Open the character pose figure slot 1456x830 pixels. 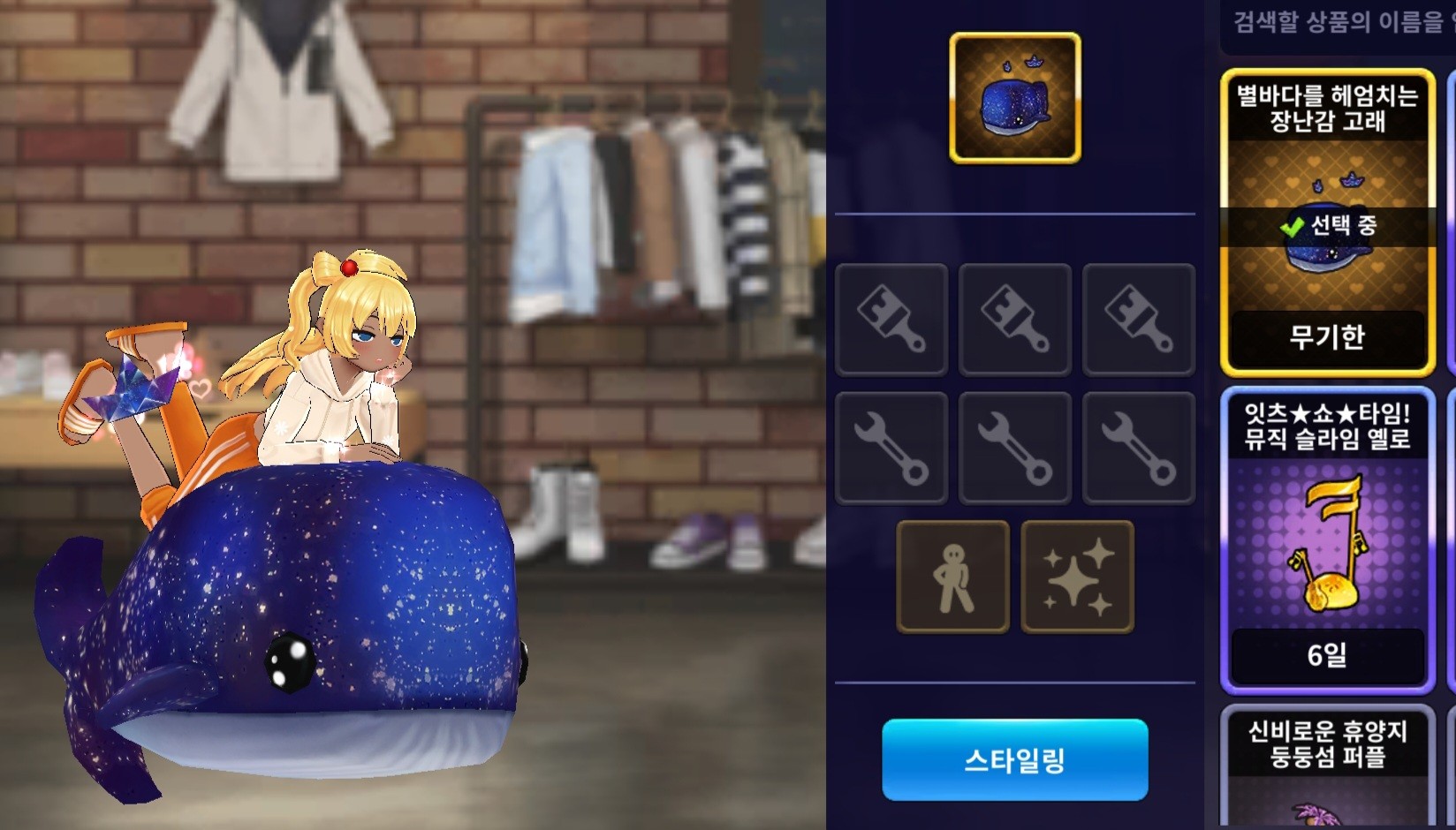coord(952,577)
